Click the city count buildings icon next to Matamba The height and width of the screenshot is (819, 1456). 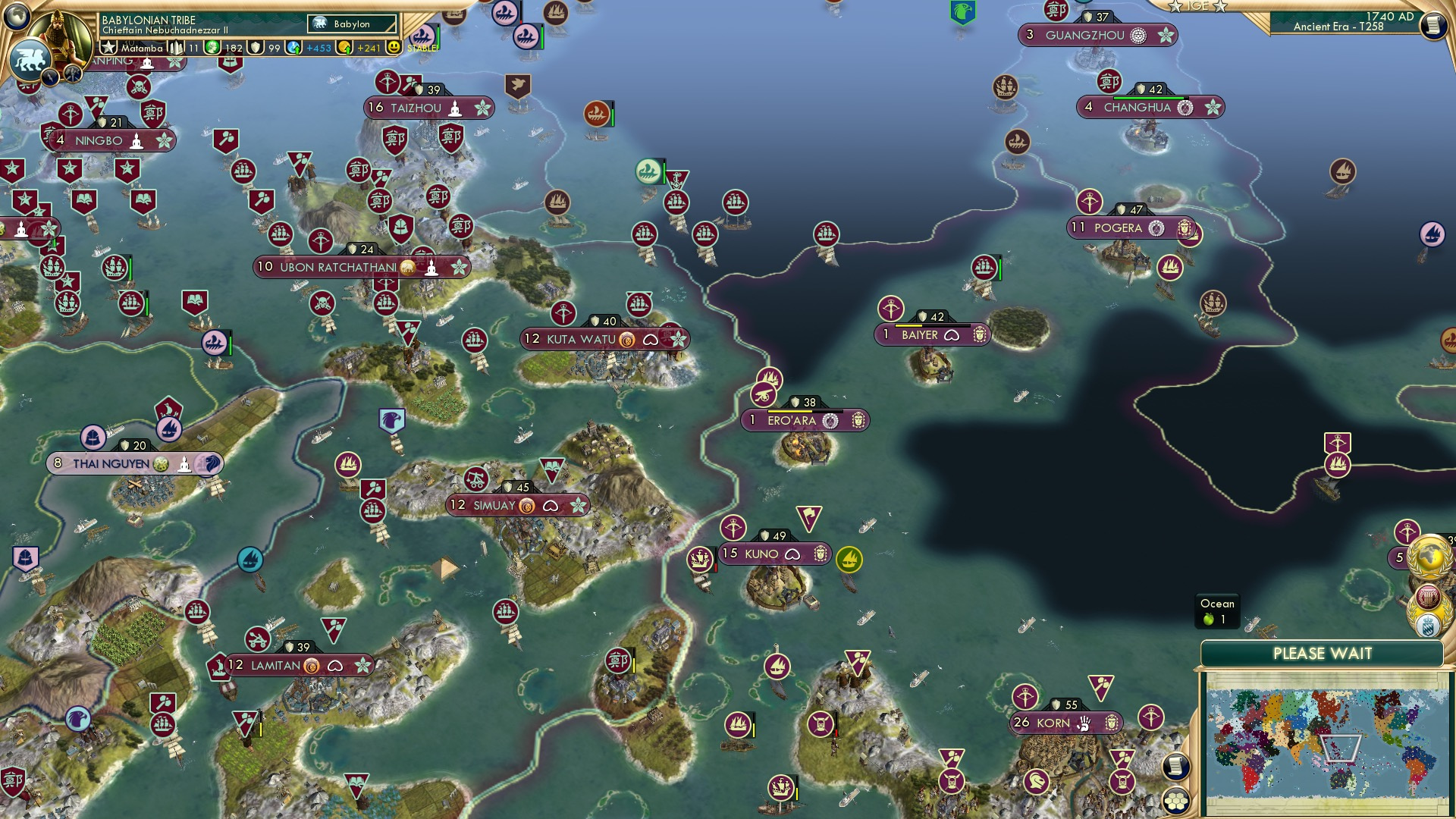tap(175, 49)
